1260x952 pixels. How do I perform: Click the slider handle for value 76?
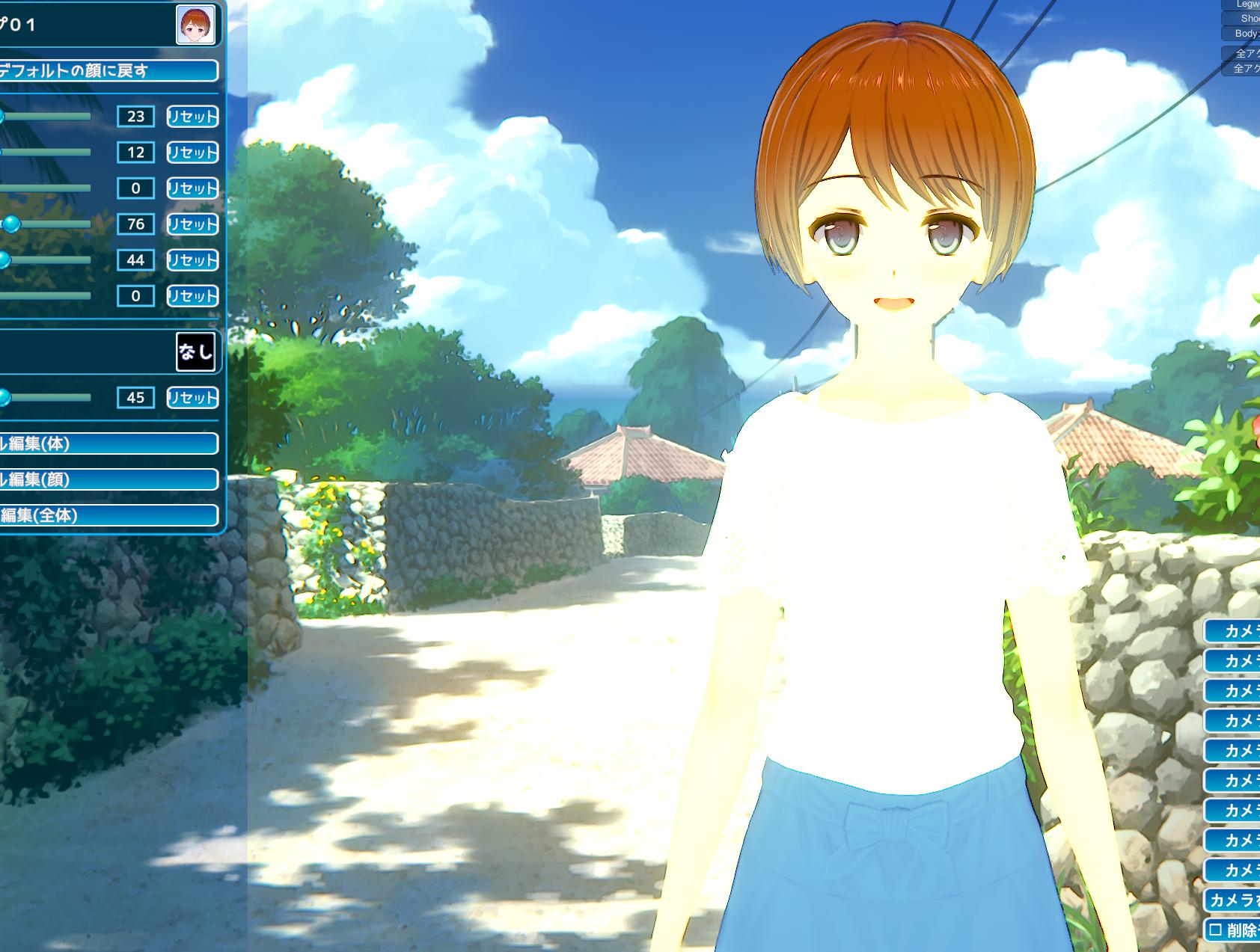pyautogui.click(x=11, y=224)
